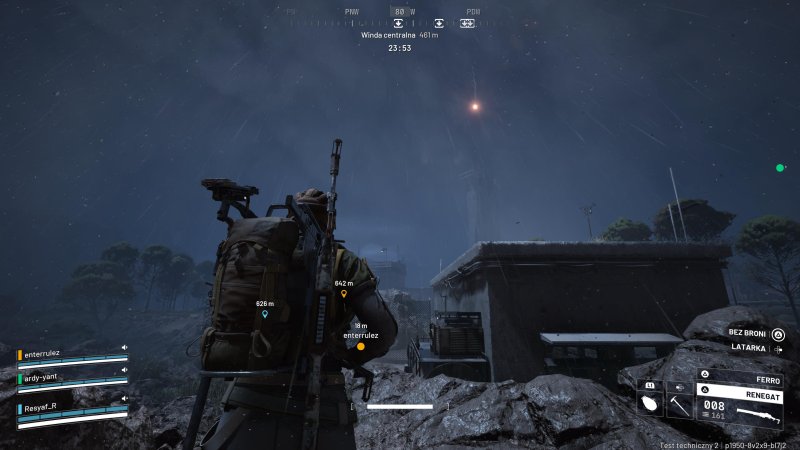Click the green teammate dot marker
Screen dimensions: 800x450
pyautogui.click(x=779, y=168)
